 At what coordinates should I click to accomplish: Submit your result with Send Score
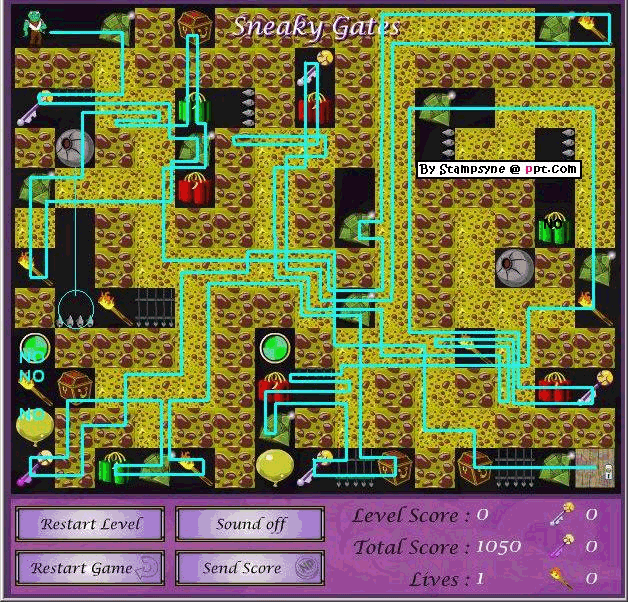point(250,568)
